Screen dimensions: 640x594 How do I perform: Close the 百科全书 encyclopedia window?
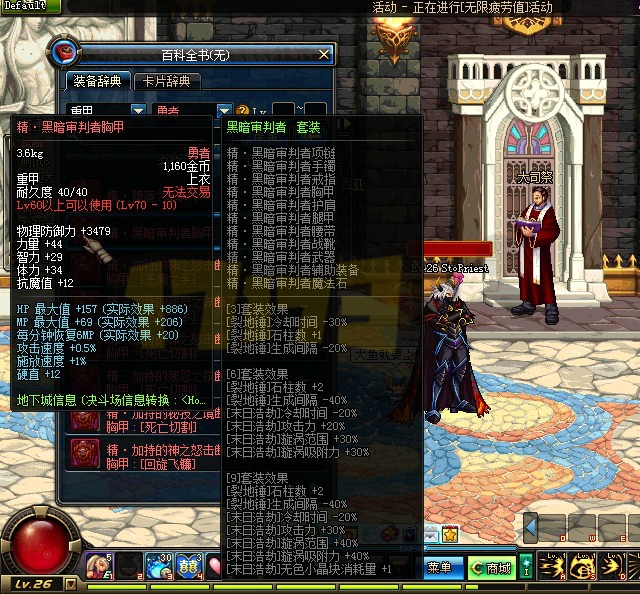(323, 54)
